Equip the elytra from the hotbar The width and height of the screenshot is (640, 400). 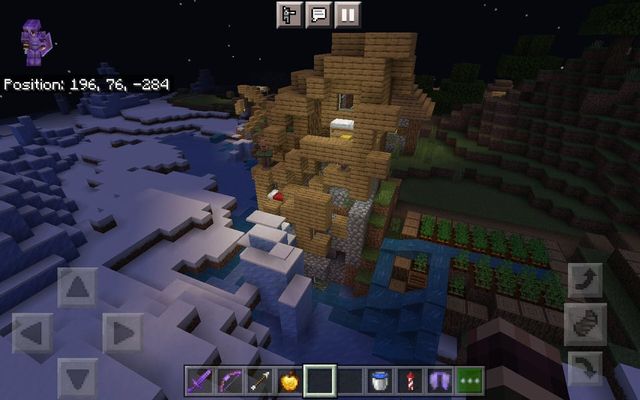pos(440,381)
